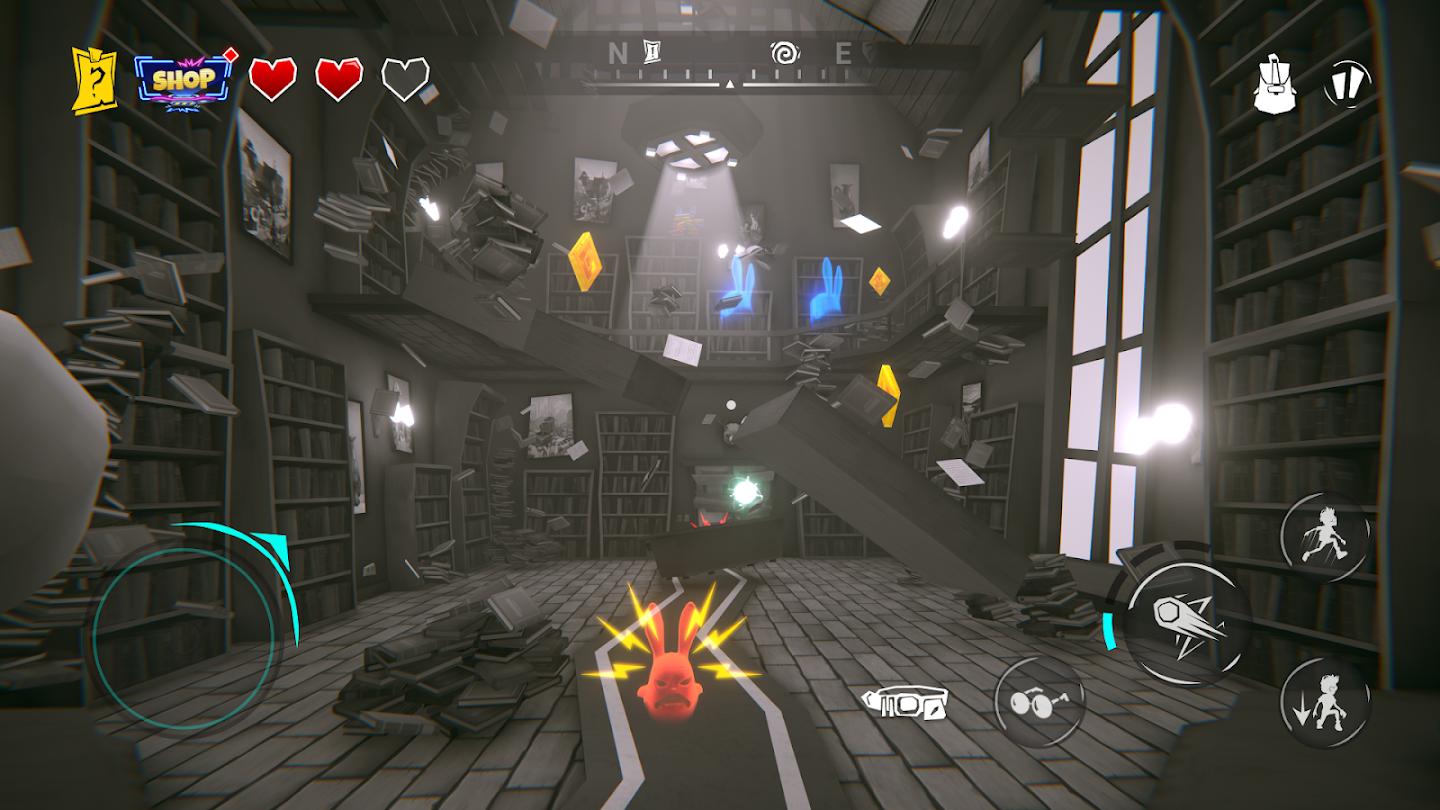
Task: Open the backpack inventory icon
Action: pos(1274,84)
